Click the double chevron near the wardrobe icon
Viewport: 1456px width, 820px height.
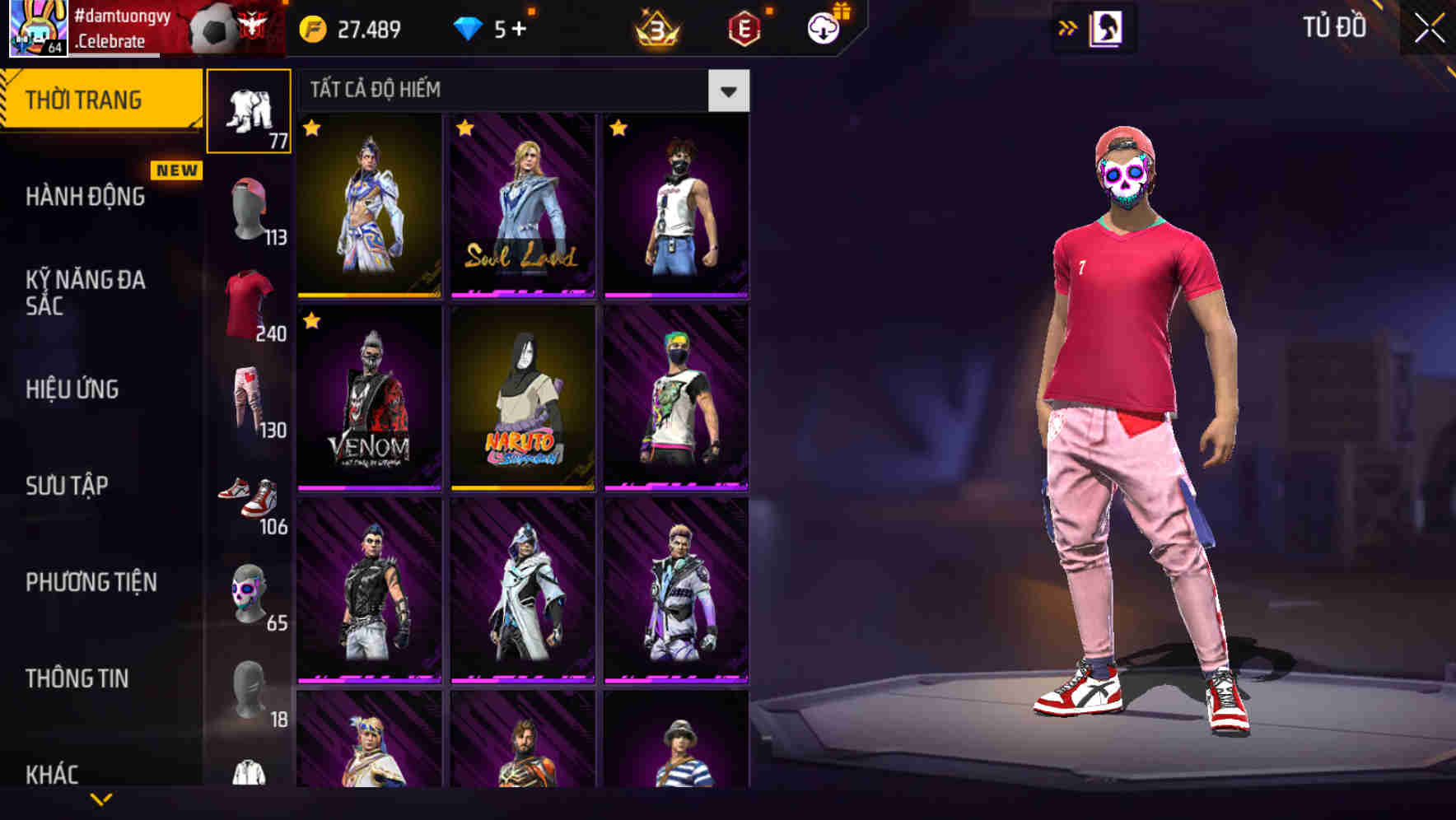(1066, 27)
